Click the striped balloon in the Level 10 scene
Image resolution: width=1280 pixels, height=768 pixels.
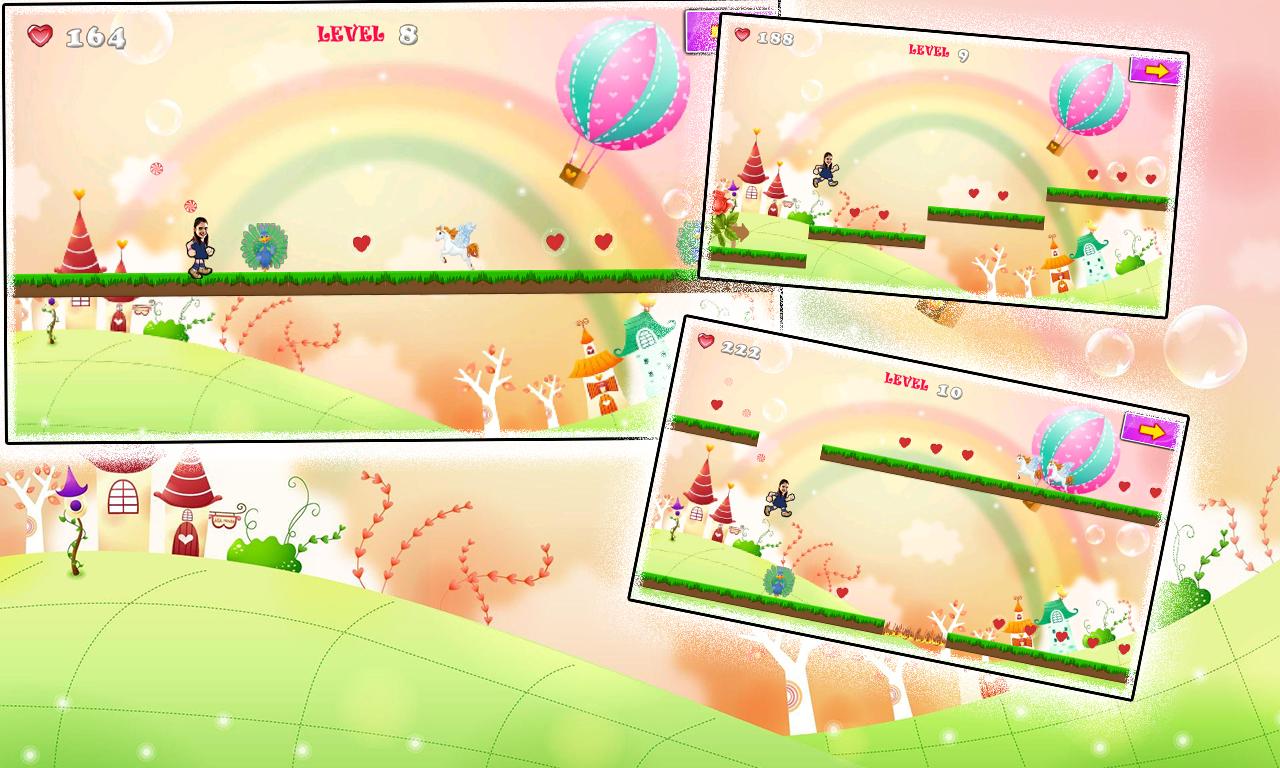click(x=1072, y=447)
